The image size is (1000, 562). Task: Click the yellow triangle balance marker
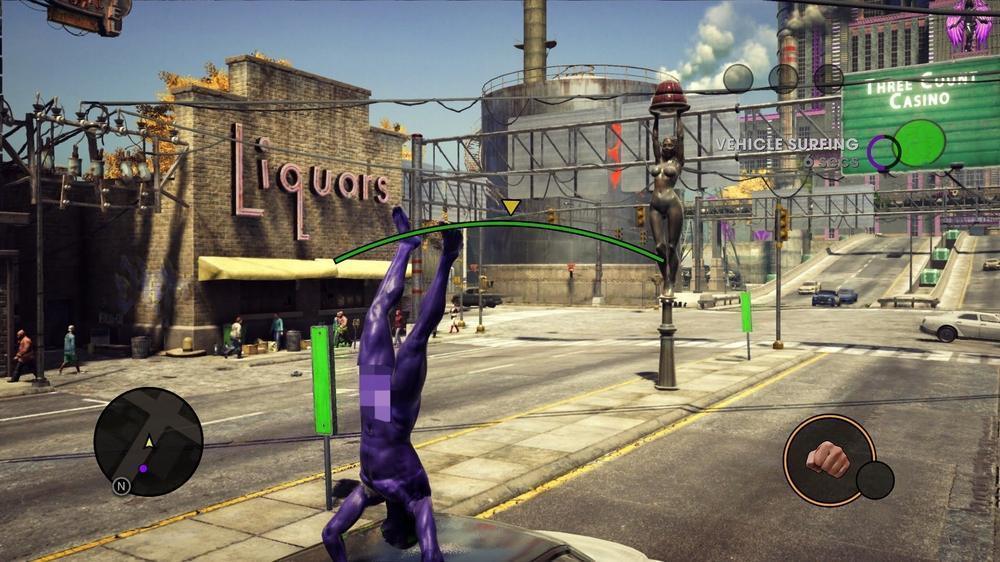tap(511, 207)
